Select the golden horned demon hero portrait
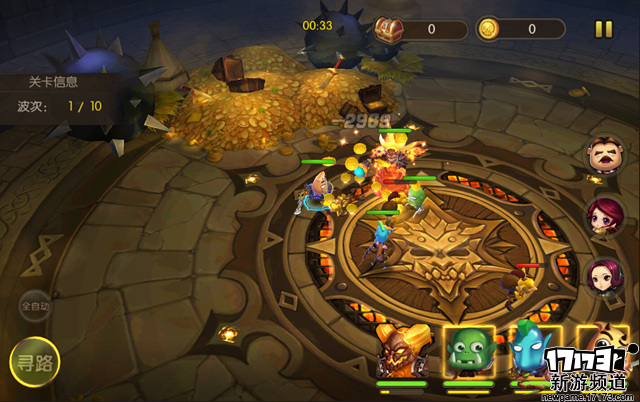640x402 pixels. [x=402, y=351]
